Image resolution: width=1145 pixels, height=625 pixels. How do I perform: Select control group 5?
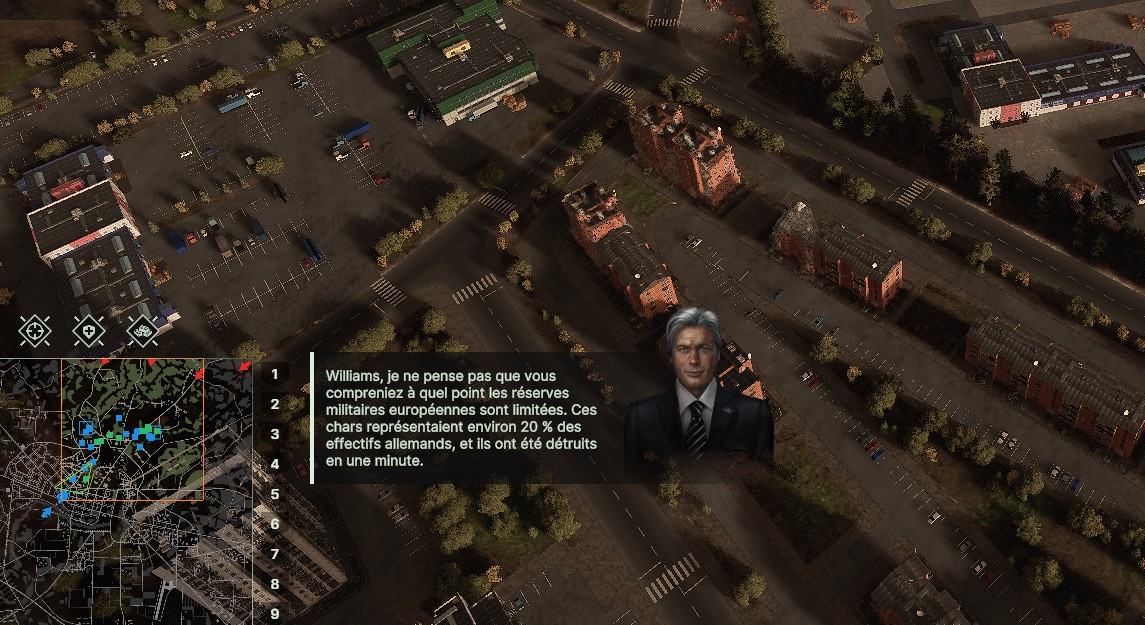[274, 494]
